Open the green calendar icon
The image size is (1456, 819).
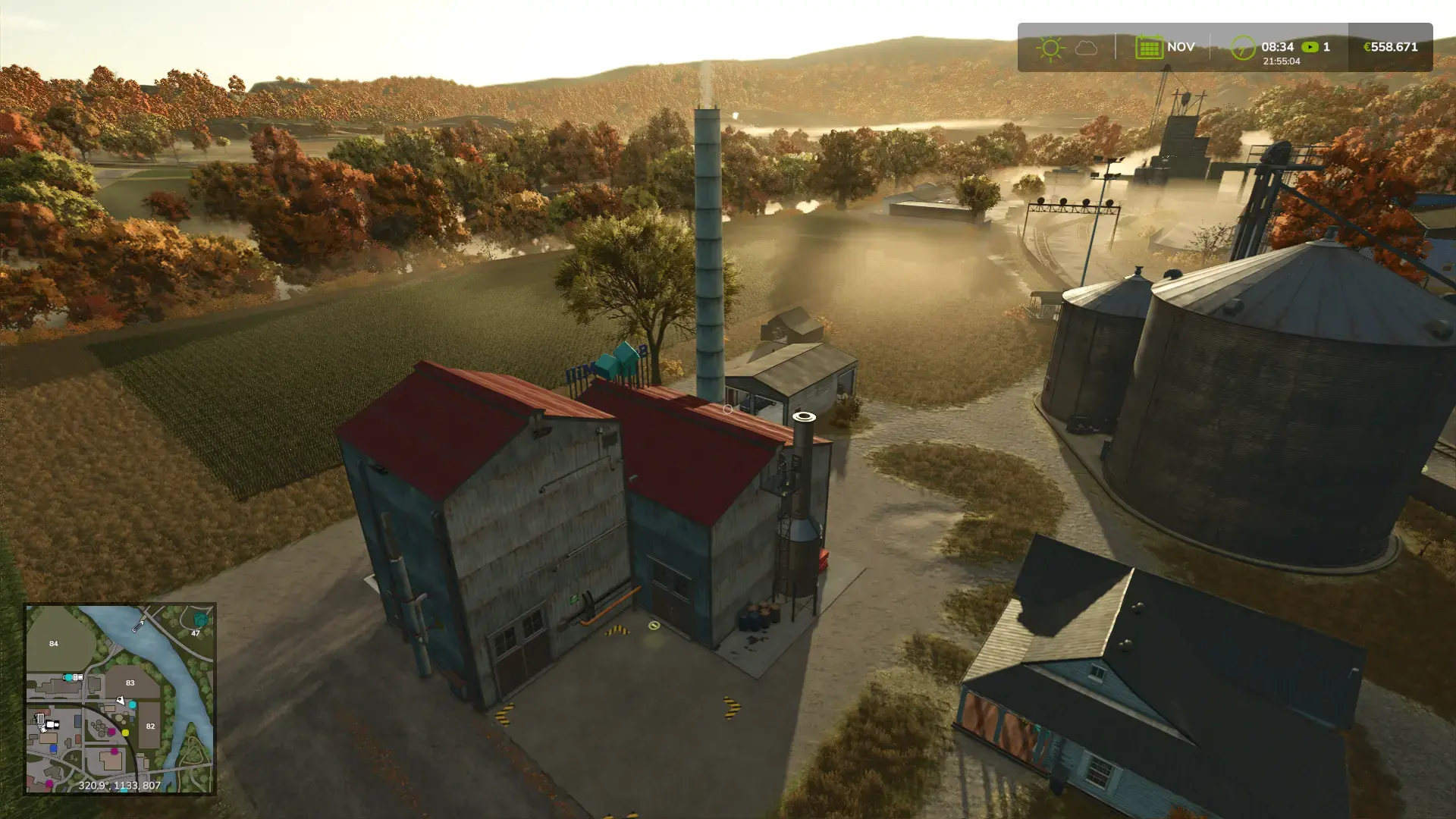pyautogui.click(x=1149, y=47)
